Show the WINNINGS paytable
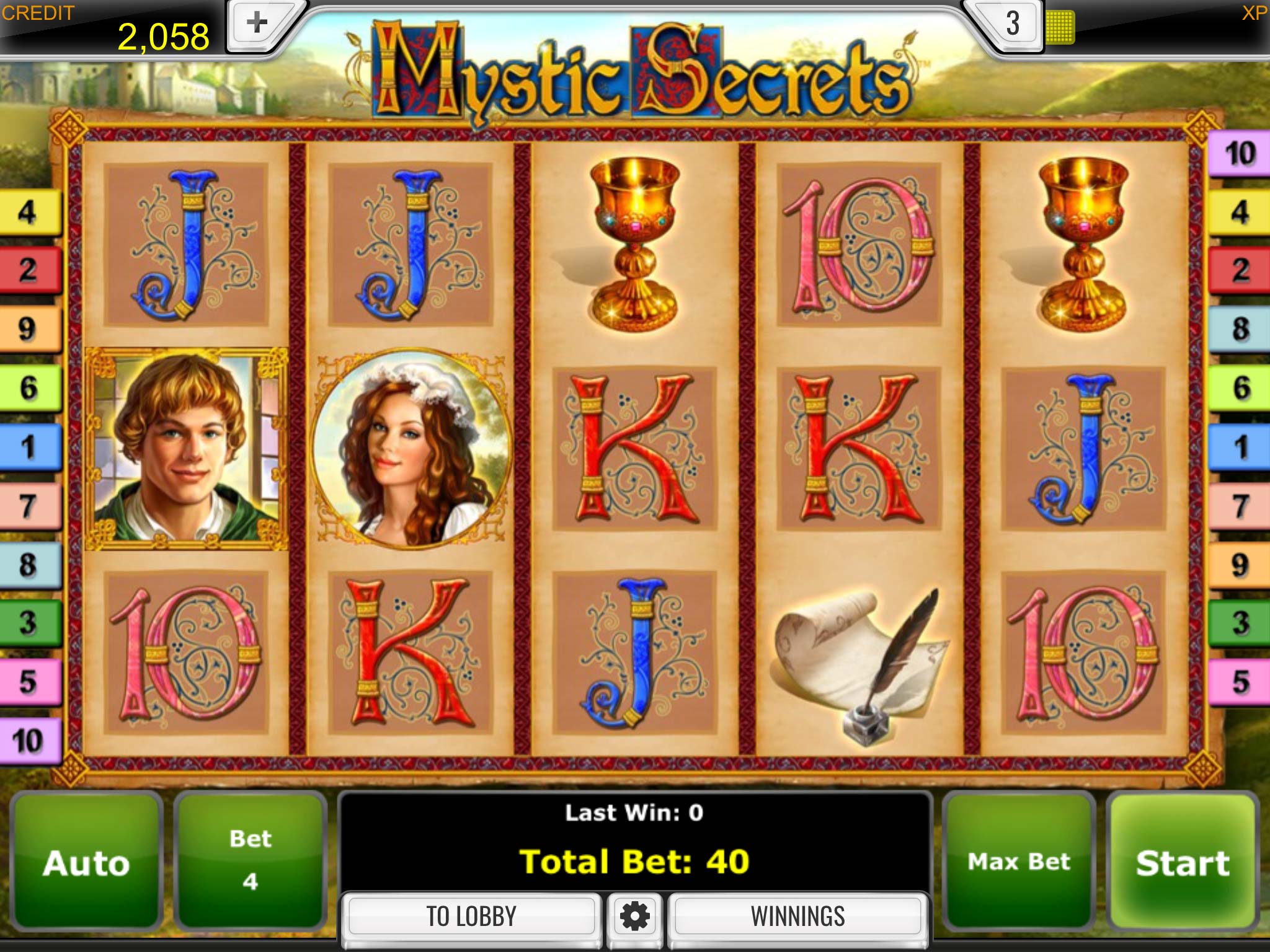The image size is (1270, 952). (x=797, y=916)
